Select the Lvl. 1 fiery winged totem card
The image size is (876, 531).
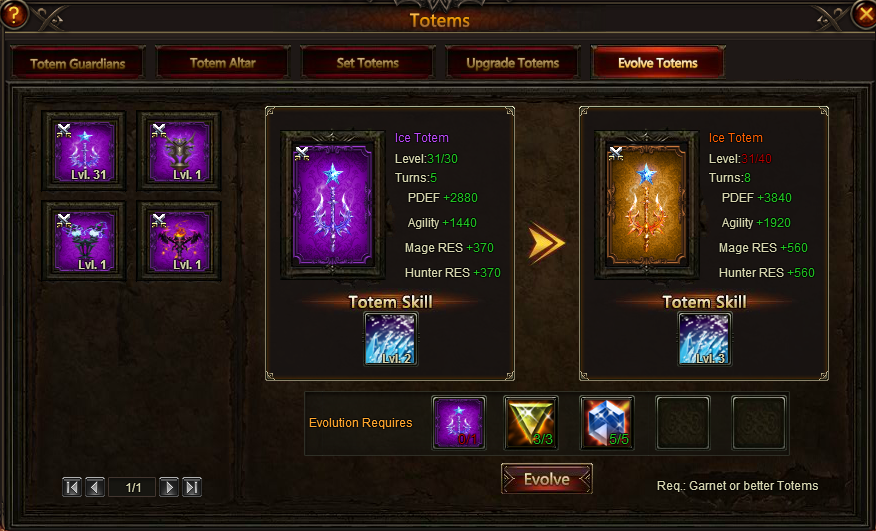[x=179, y=241]
